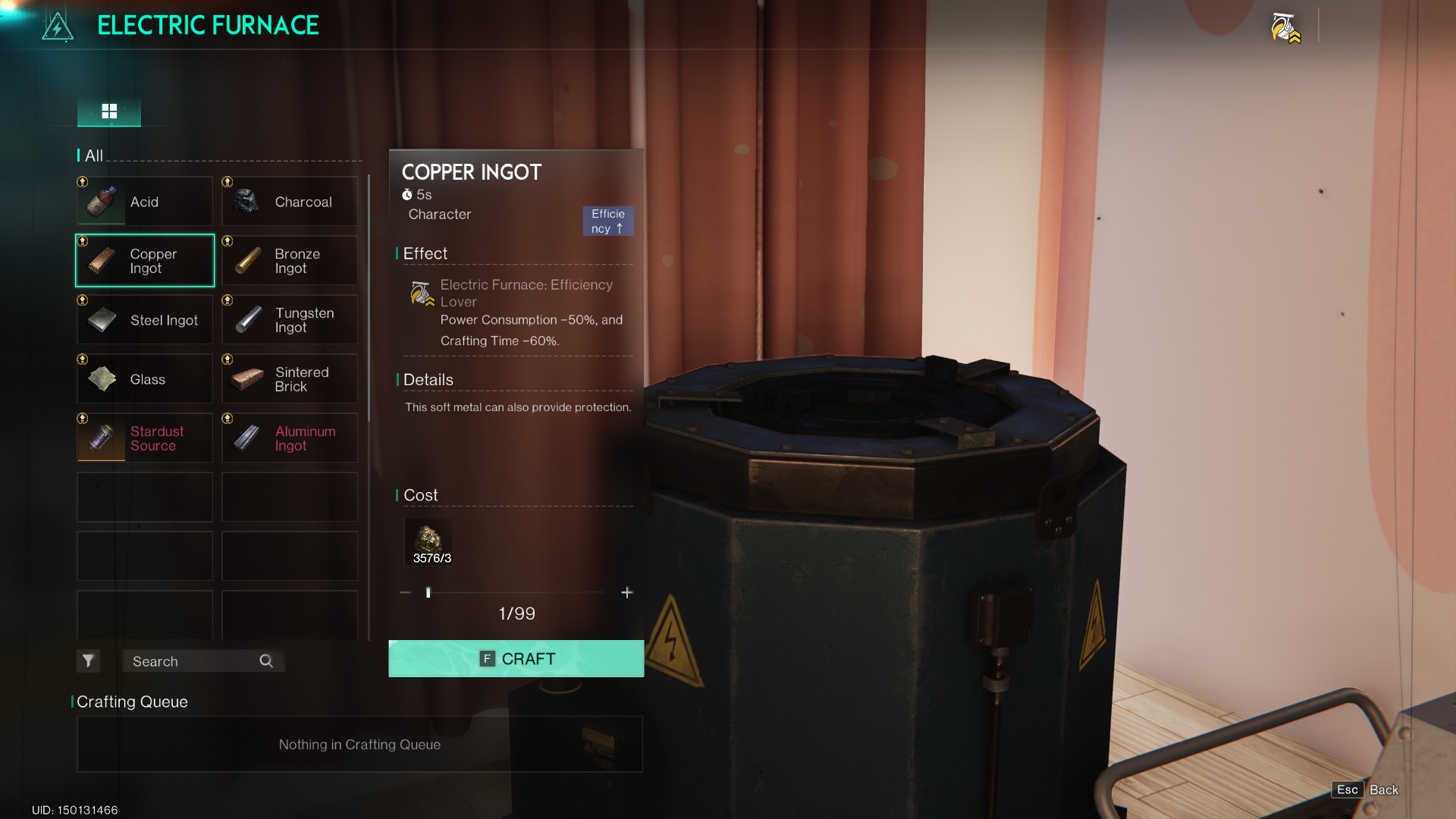Select the Charcoal recipe icon
This screenshot has width=1456, height=819.
pyautogui.click(x=246, y=201)
